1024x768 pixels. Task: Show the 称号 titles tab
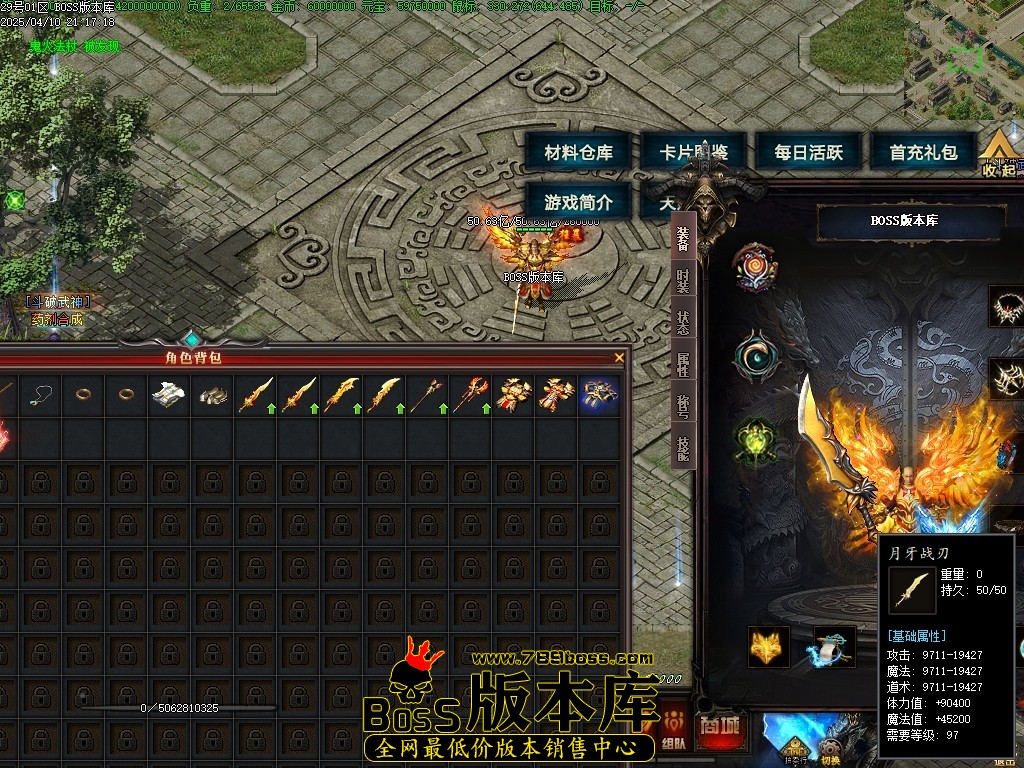click(683, 408)
